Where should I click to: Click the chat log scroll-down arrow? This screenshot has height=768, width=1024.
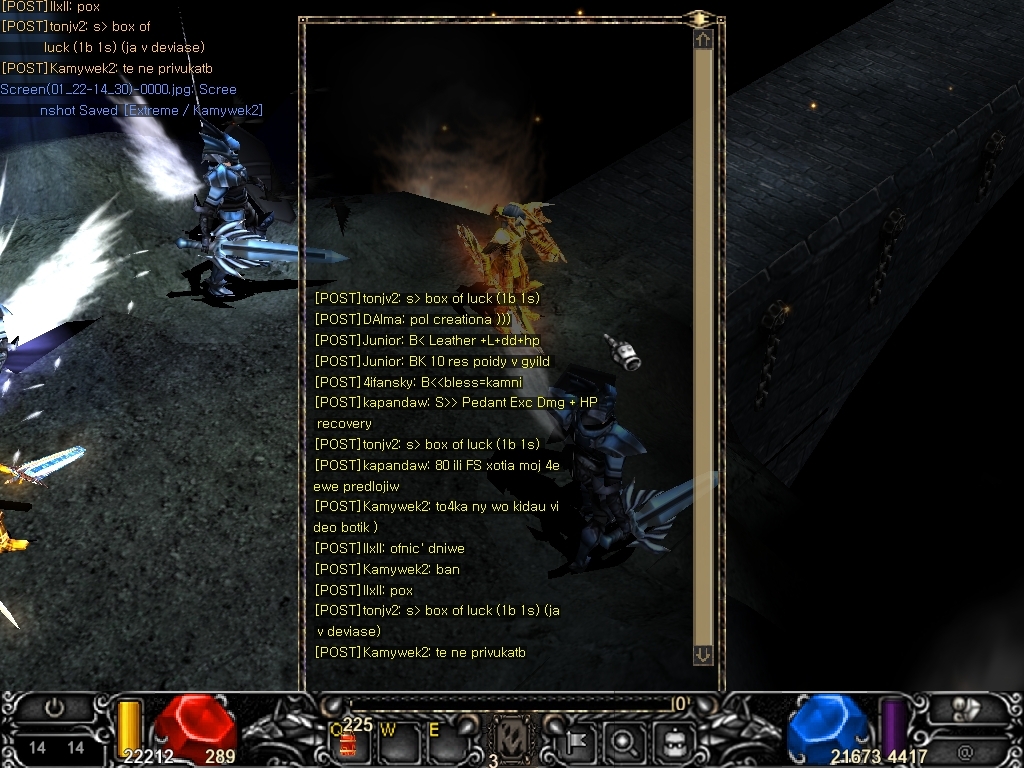[x=703, y=654]
